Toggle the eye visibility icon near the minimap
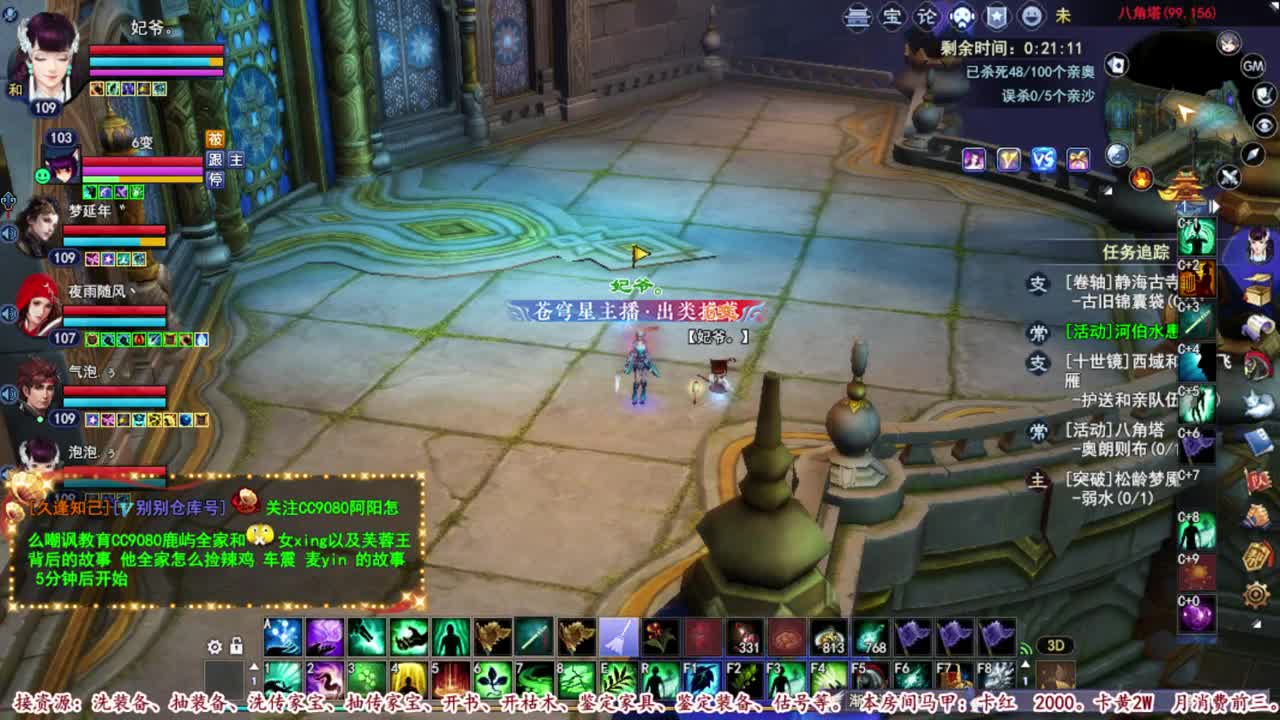This screenshot has height=720, width=1280. click(1265, 125)
